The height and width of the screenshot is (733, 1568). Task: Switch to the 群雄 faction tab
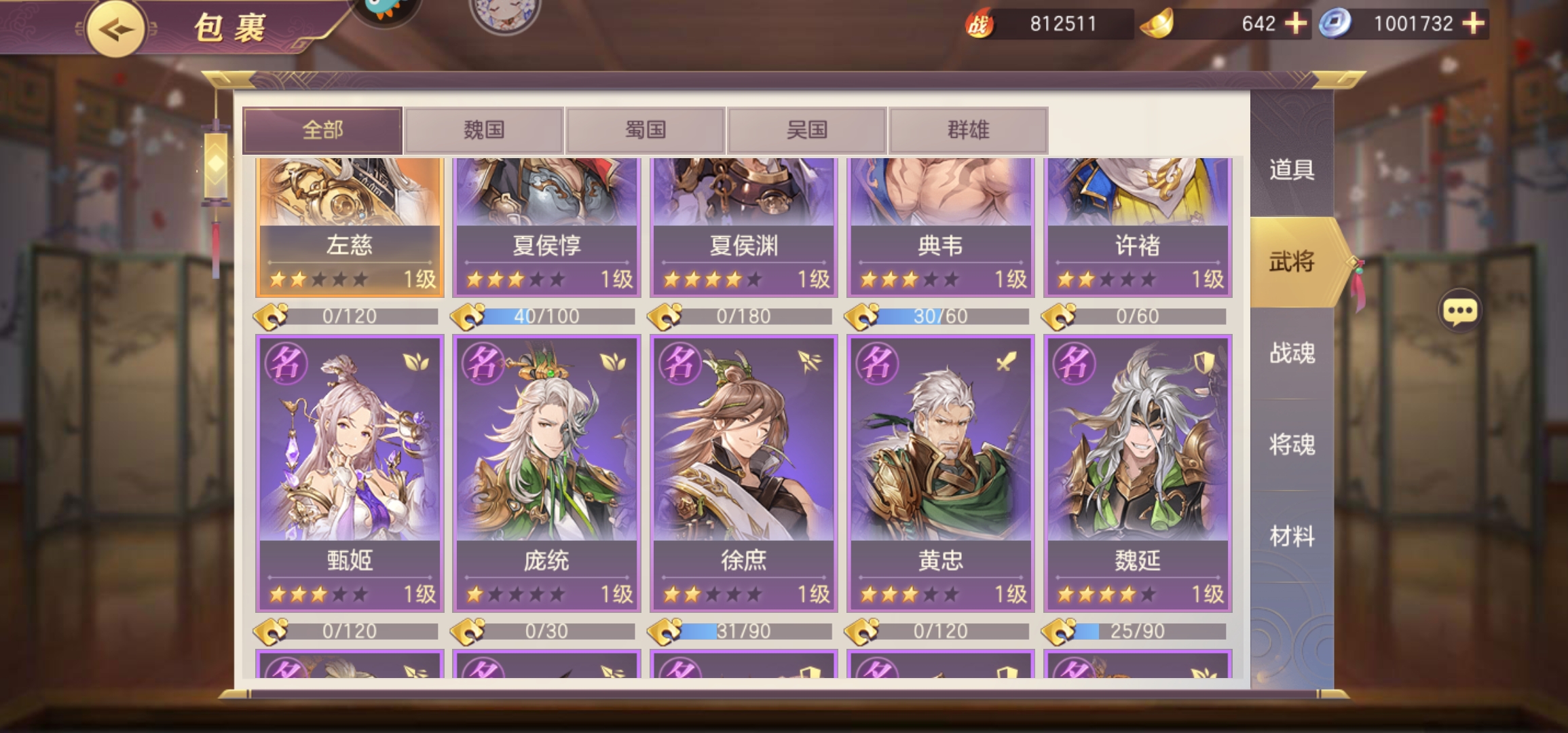pyautogui.click(x=967, y=129)
